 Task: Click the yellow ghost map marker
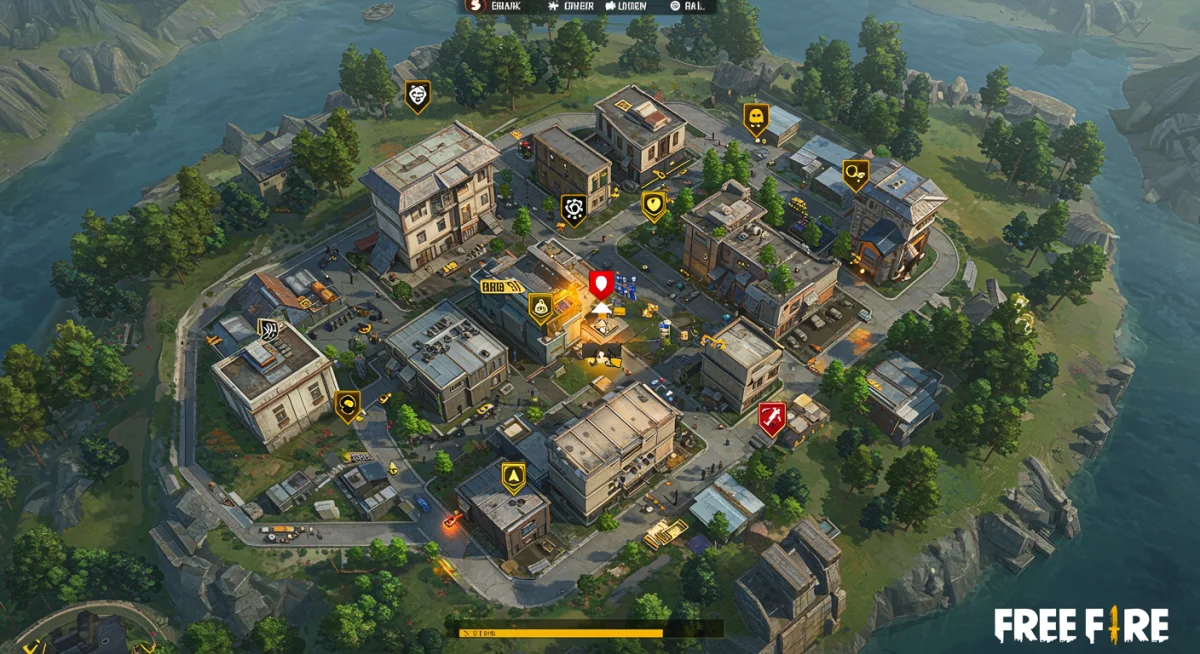click(755, 119)
